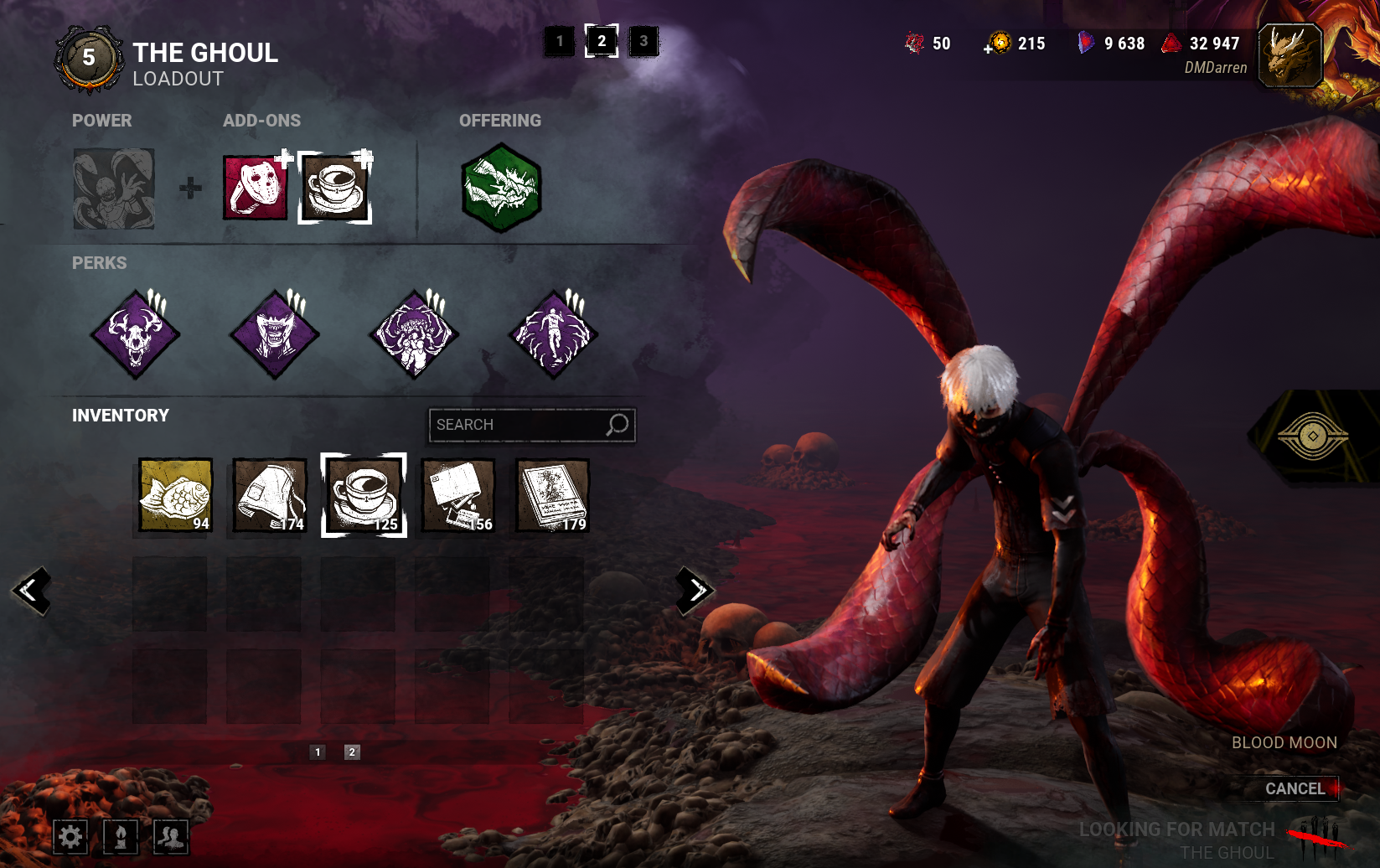Select loadout preset 3
Screen dimensions: 1380x868
point(643,41)
